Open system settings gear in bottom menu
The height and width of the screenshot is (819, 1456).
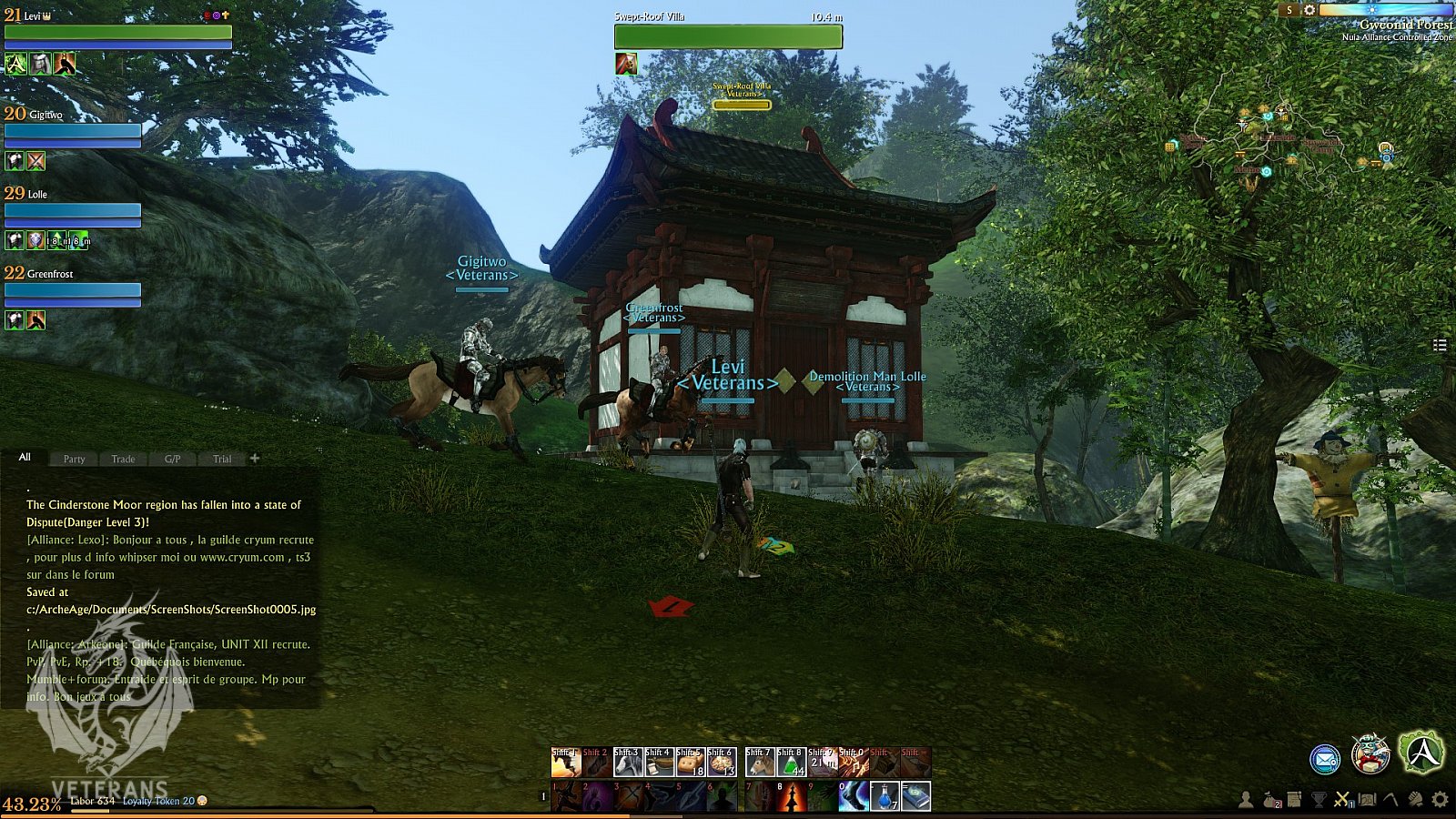click(1440, 799)
